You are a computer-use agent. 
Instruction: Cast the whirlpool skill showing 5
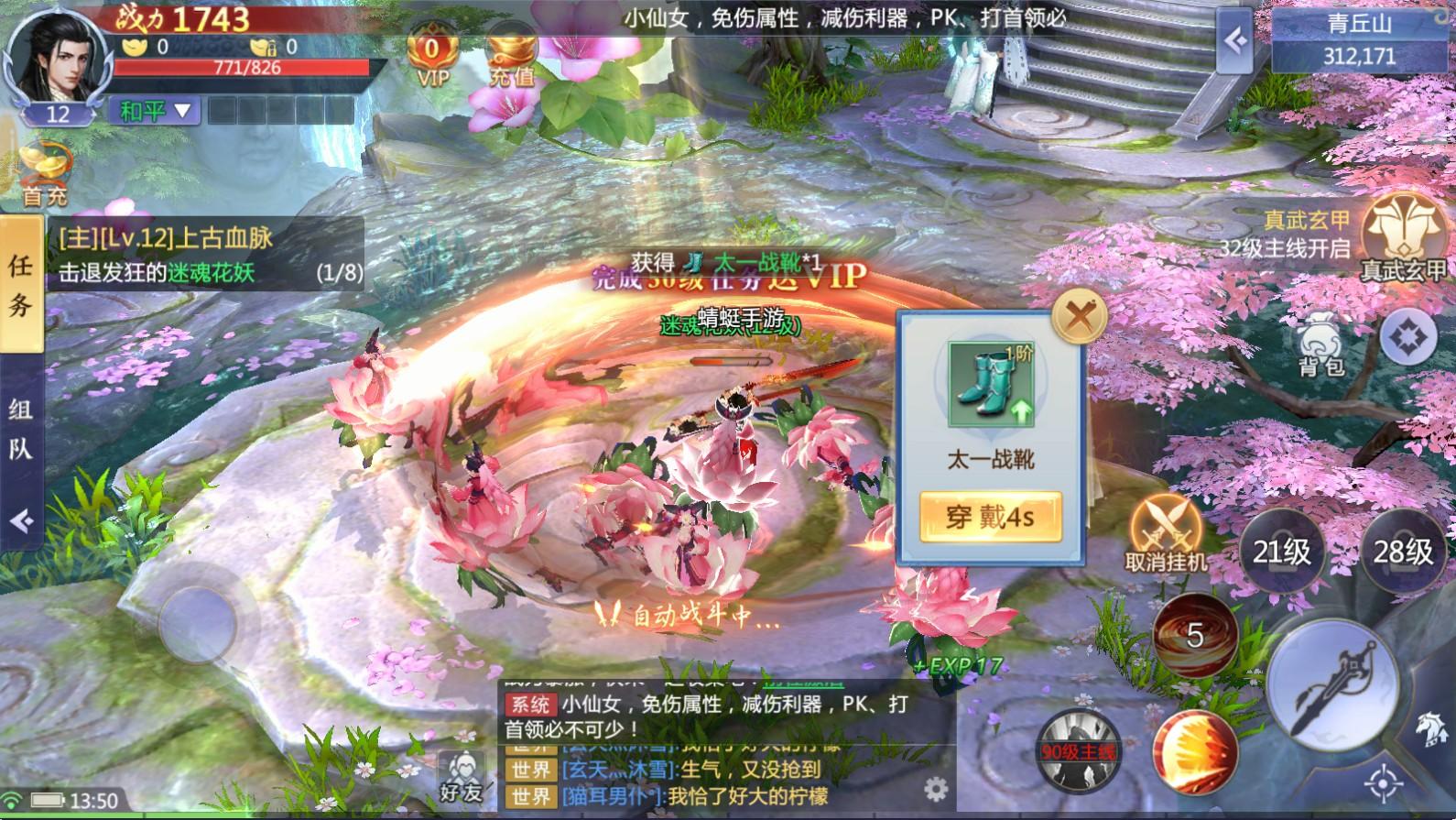pyautogui.click(x=1195, y=632)
